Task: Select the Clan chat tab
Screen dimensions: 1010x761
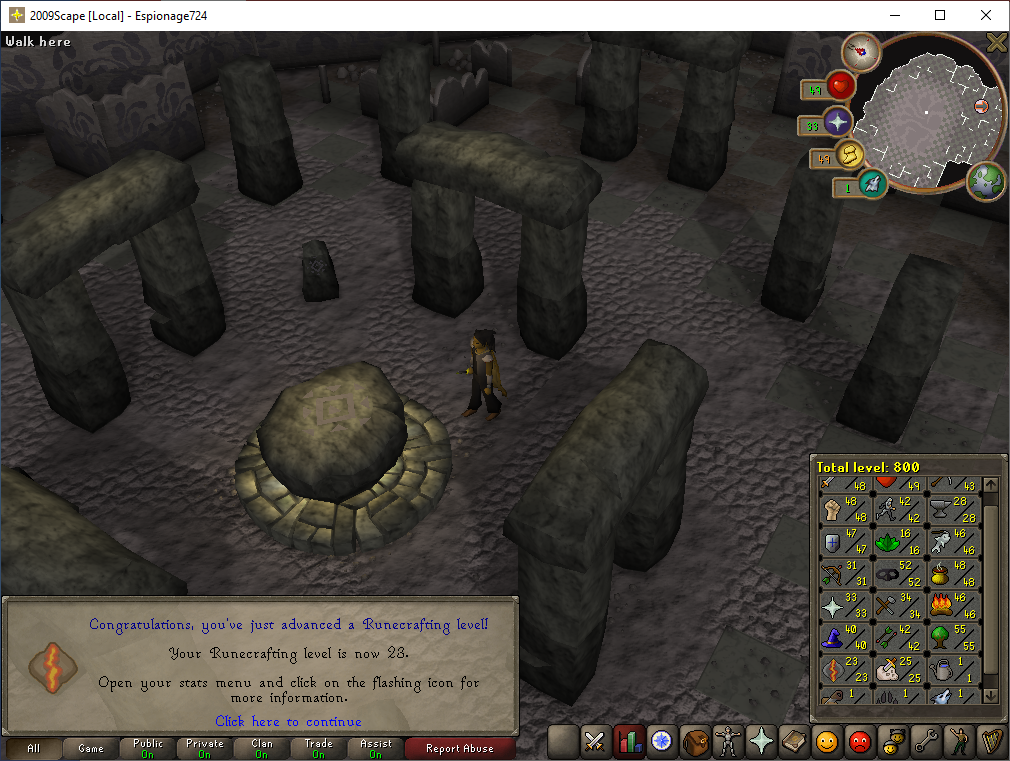Action: point(262,748)
